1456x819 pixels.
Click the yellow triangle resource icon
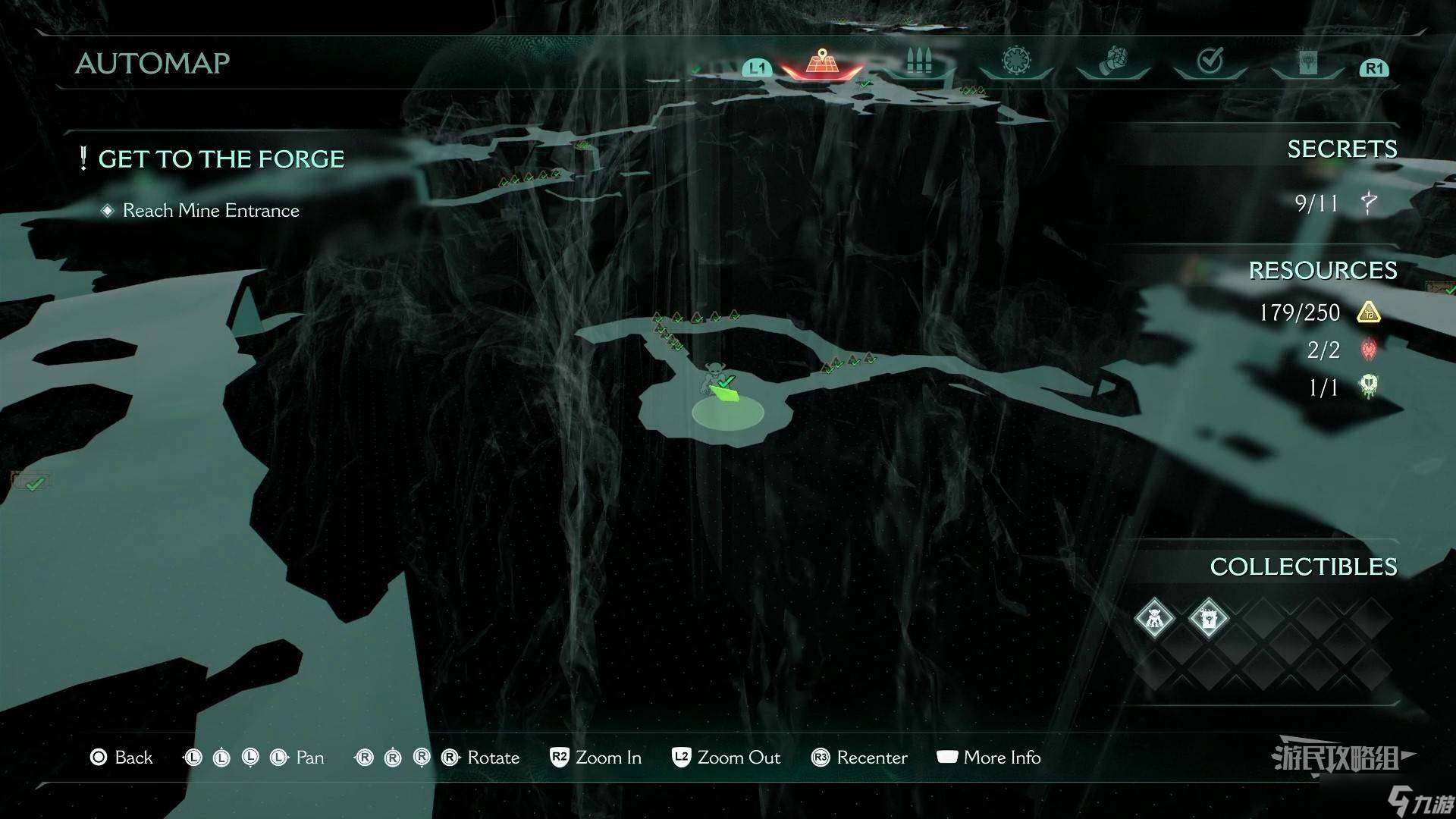point(1370,312)
